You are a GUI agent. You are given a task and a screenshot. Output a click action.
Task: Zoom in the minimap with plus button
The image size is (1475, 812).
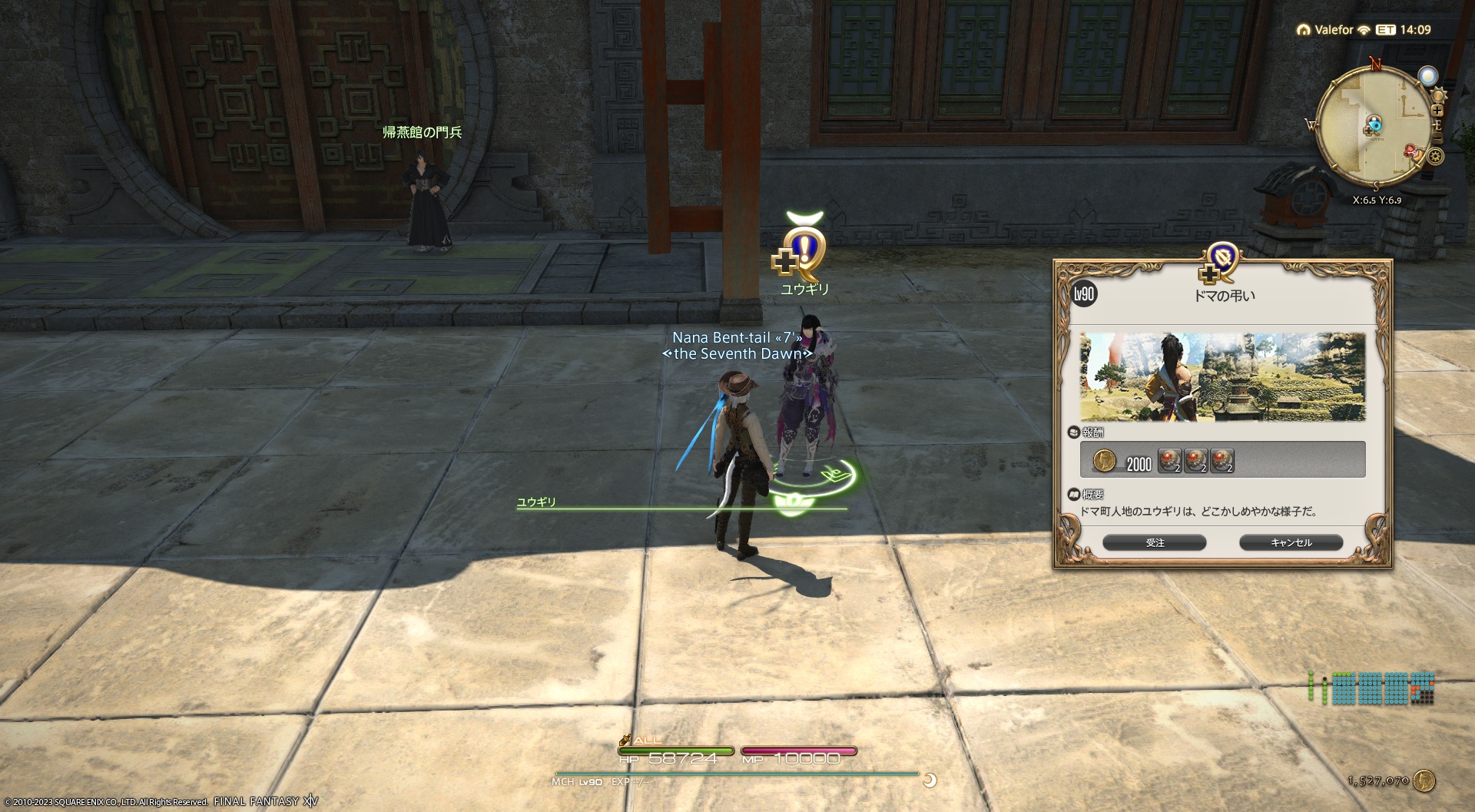[x=1437, y=111]
